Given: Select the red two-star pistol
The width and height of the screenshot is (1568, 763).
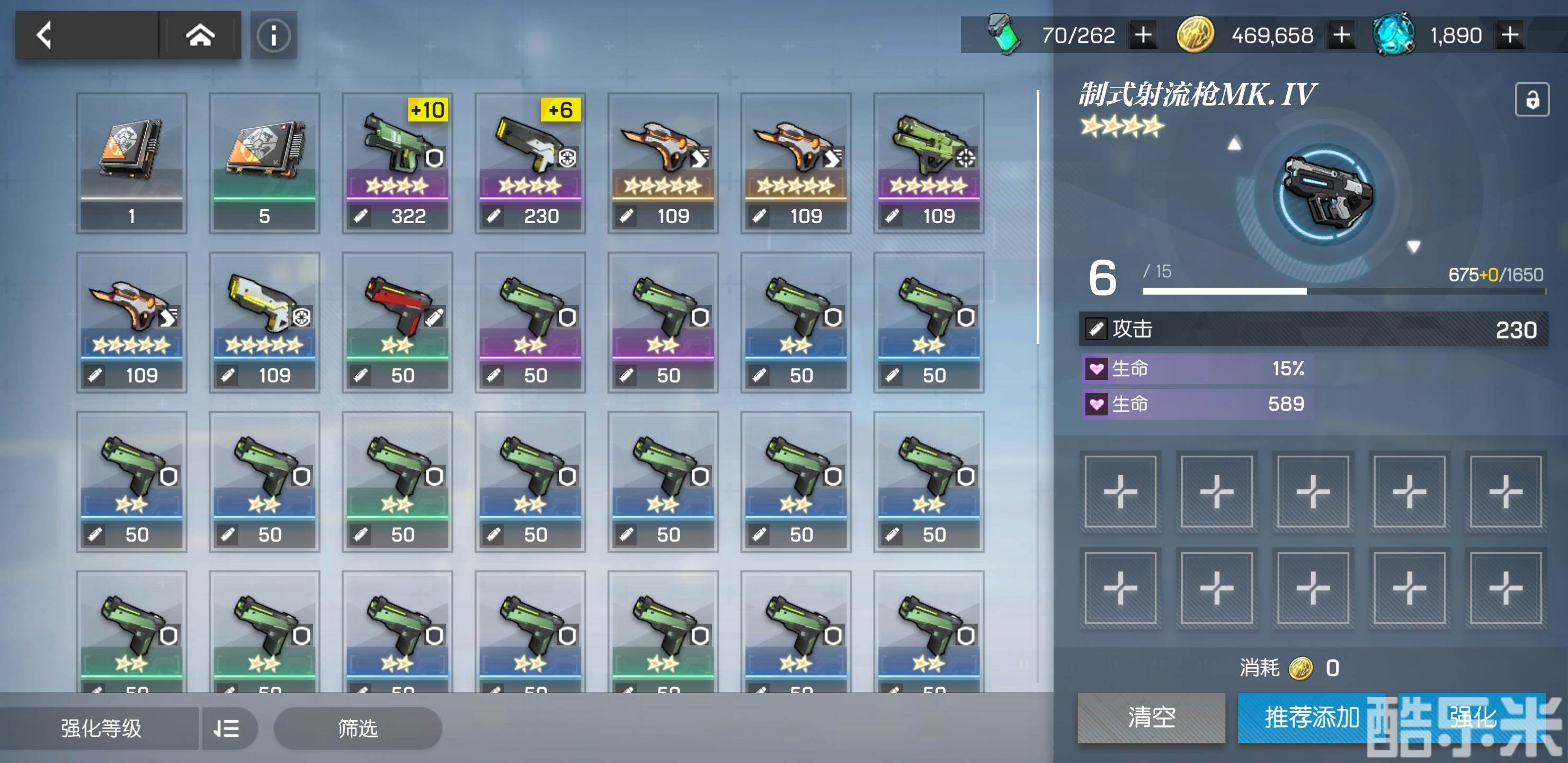Looking at the screenshot, I should click(x=397, y=322).
